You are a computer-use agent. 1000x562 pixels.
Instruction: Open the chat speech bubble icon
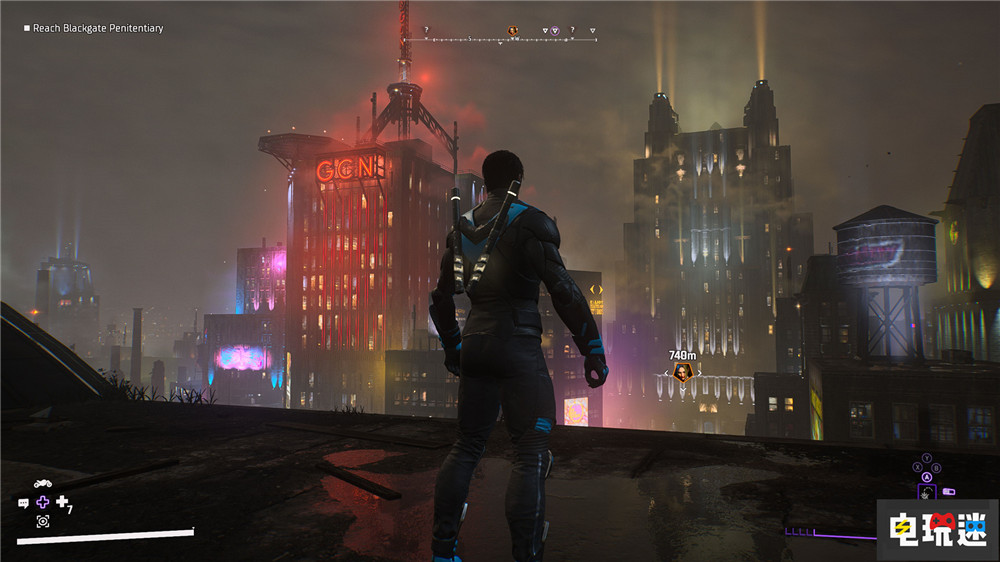[x=23, y=502]
